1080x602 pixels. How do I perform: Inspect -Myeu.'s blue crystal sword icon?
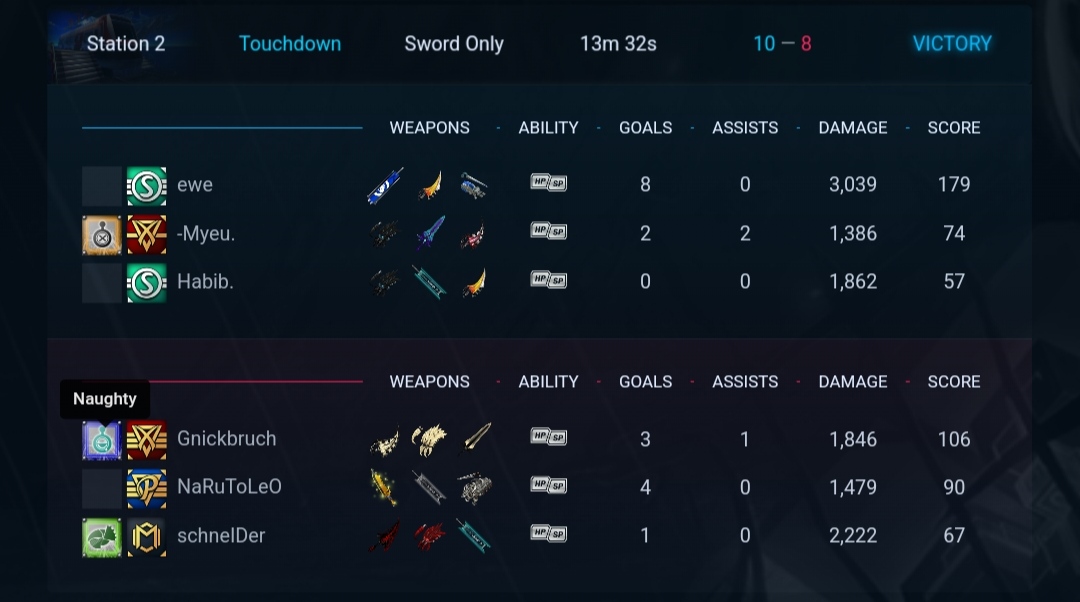click(430, 234)
